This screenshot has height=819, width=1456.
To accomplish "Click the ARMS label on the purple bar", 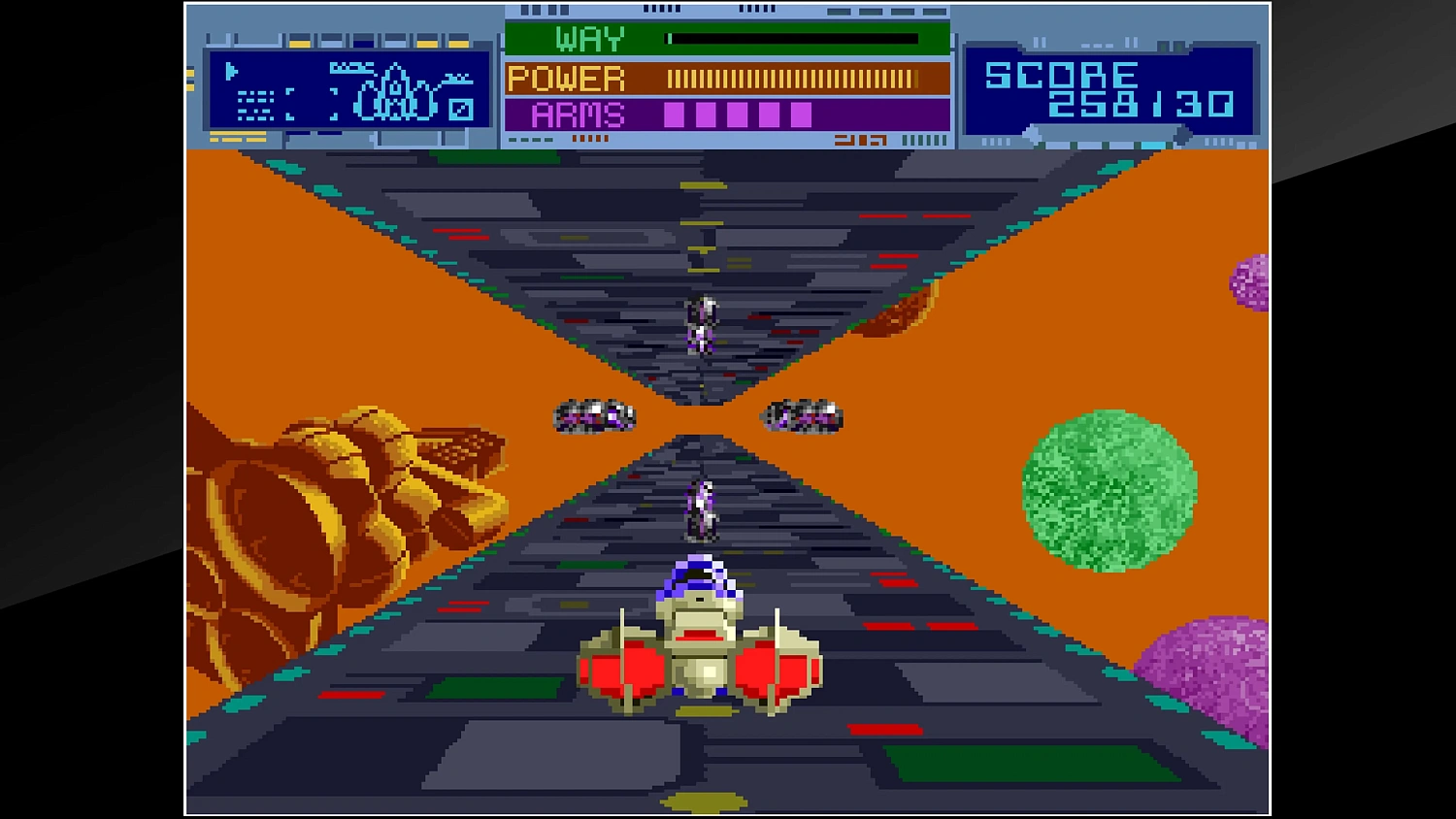I will click(x=579, y=115).
